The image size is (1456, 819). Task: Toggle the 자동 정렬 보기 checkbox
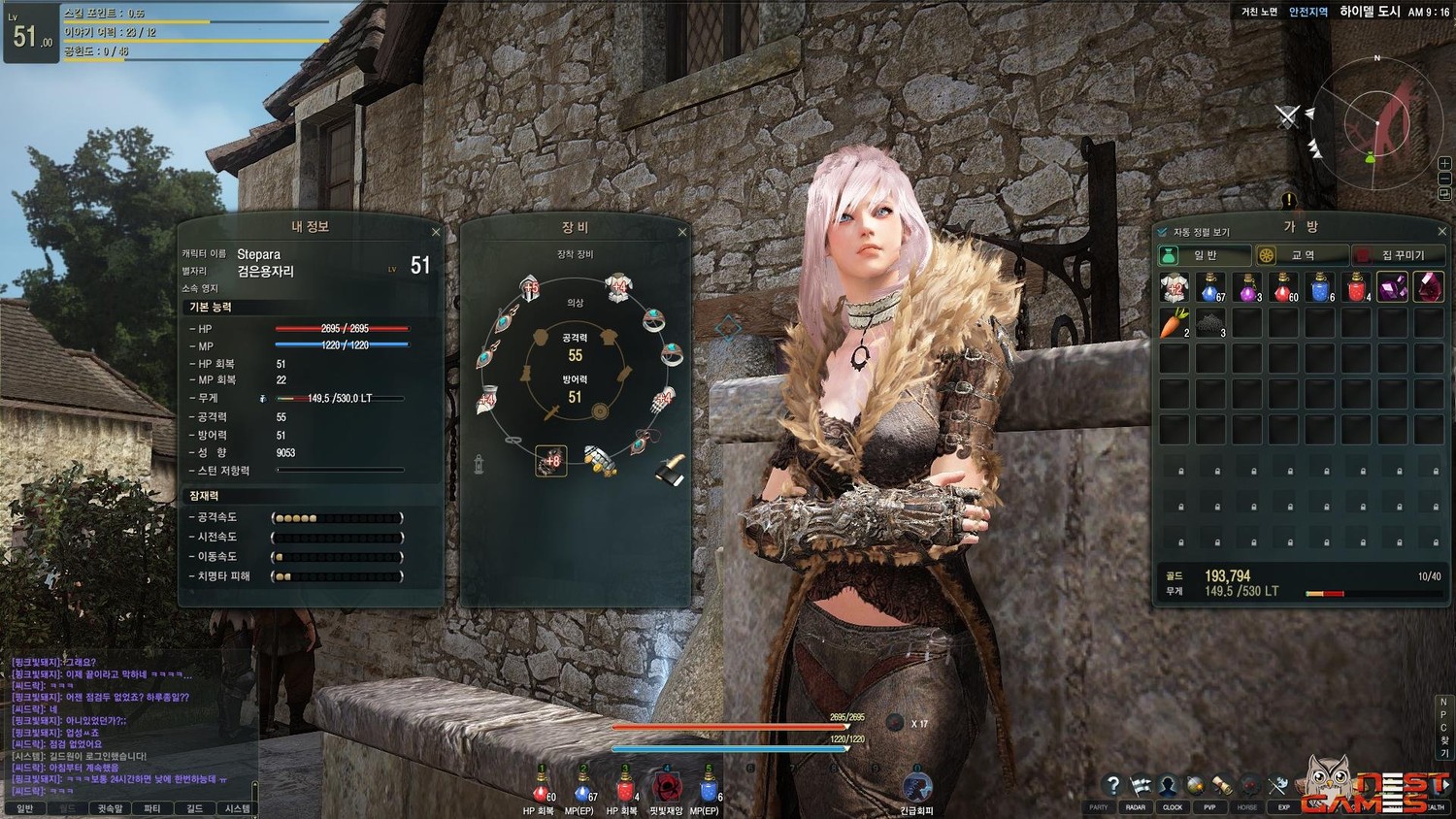pyautogui.click(x=1163, y=232)
